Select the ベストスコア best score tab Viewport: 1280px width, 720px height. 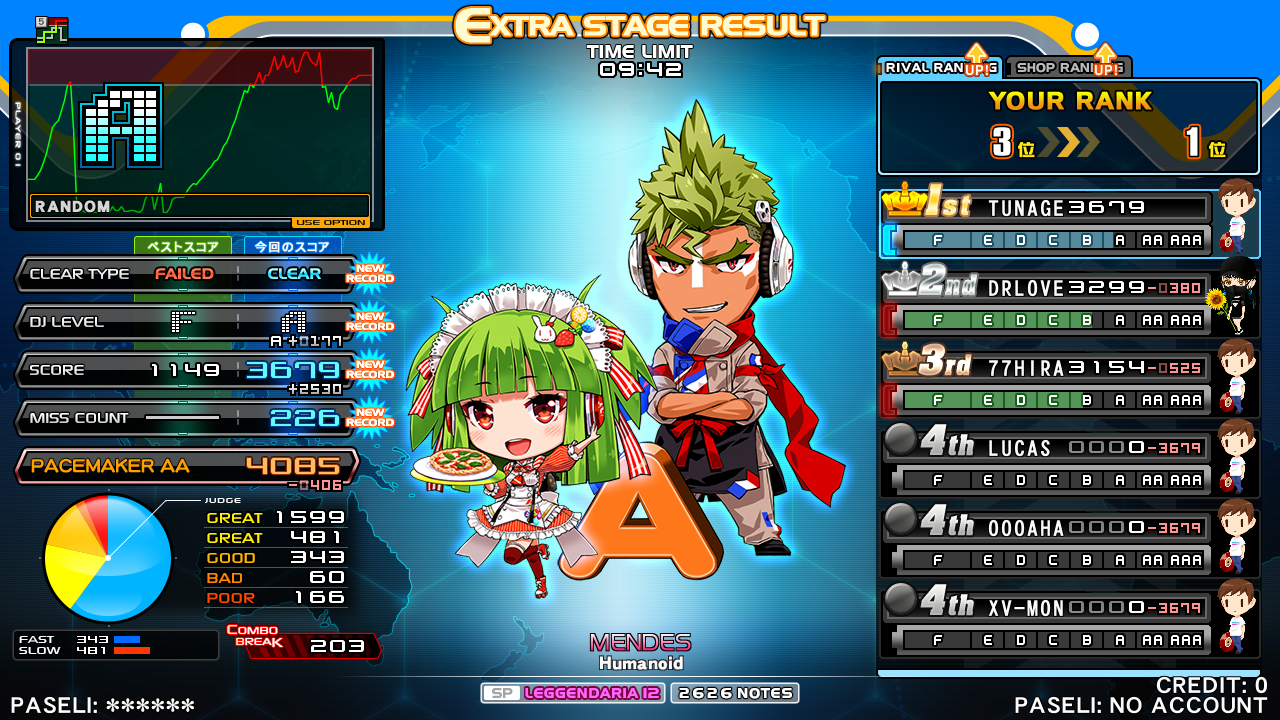[x=182, y=246]
